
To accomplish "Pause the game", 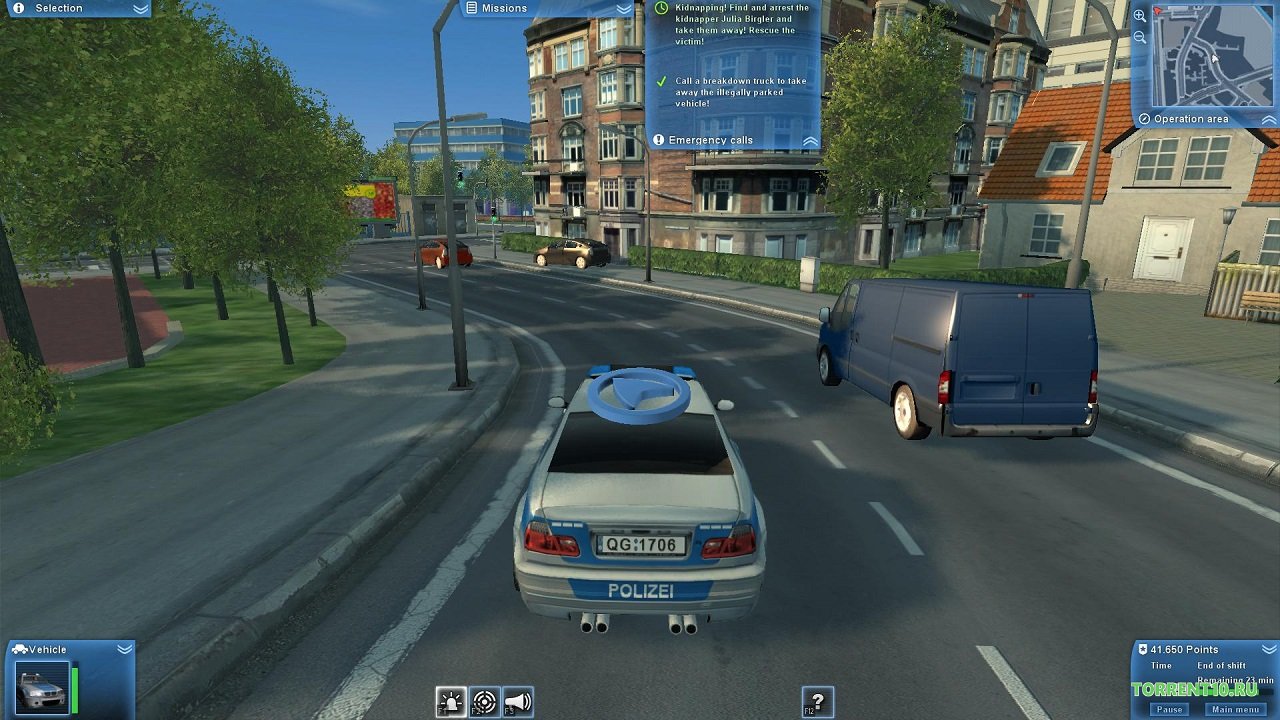I will (1169, 709).
